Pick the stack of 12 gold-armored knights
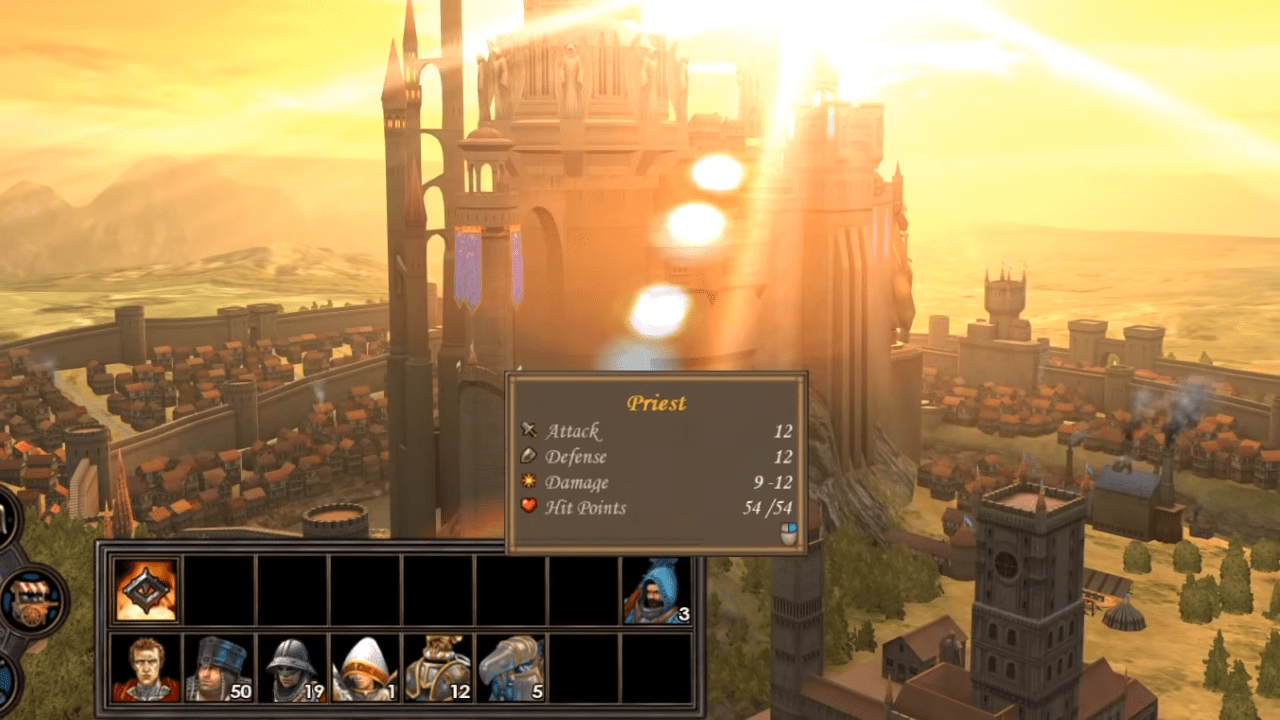 coord(438,668)
